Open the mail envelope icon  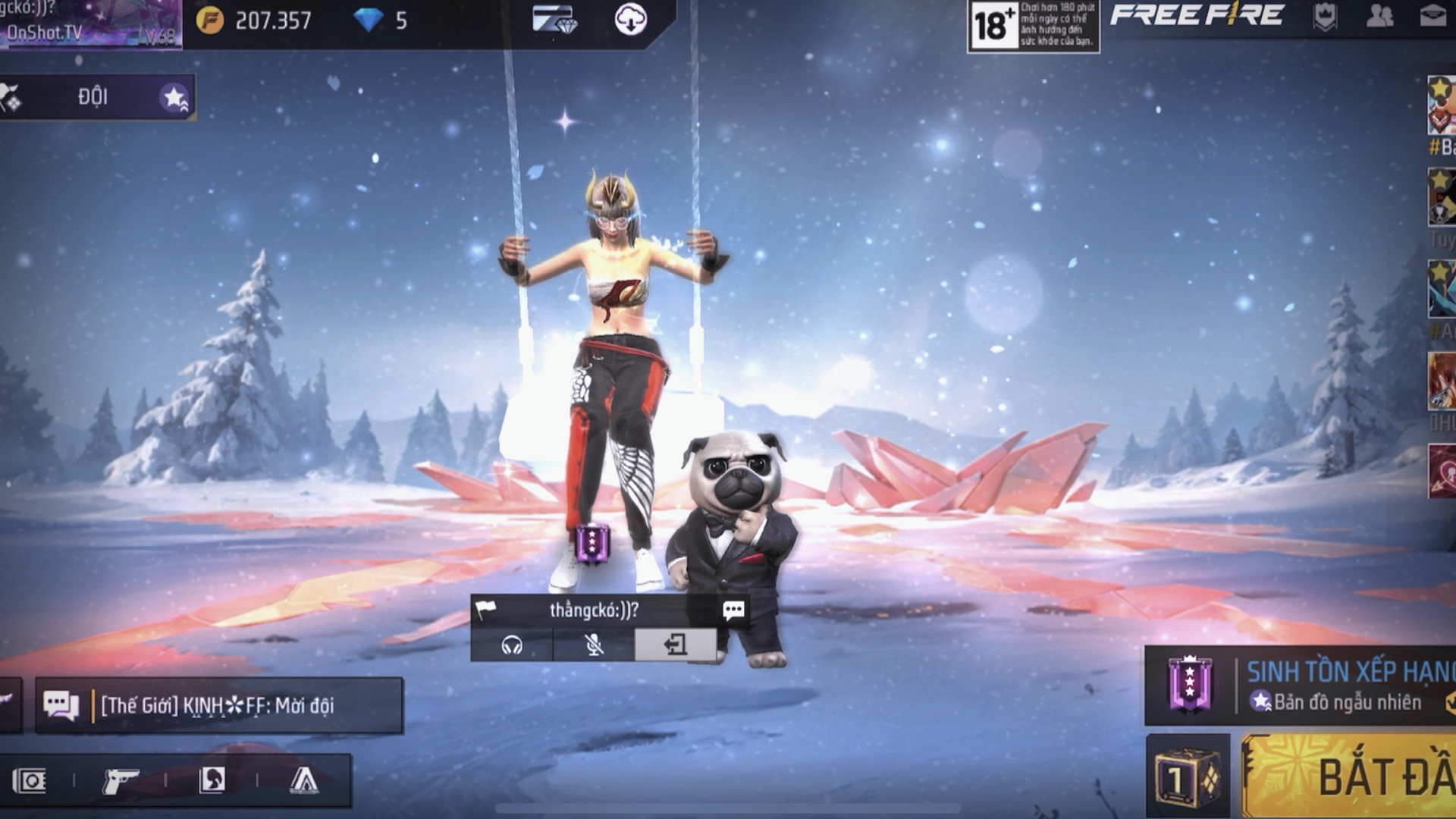1432,17
